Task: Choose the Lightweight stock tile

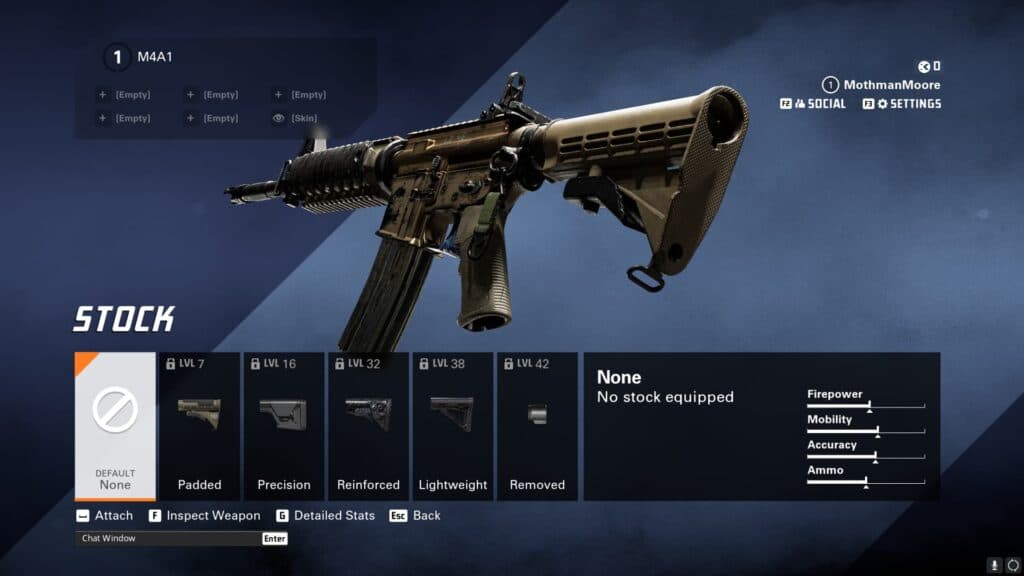Action: (452, 426)
